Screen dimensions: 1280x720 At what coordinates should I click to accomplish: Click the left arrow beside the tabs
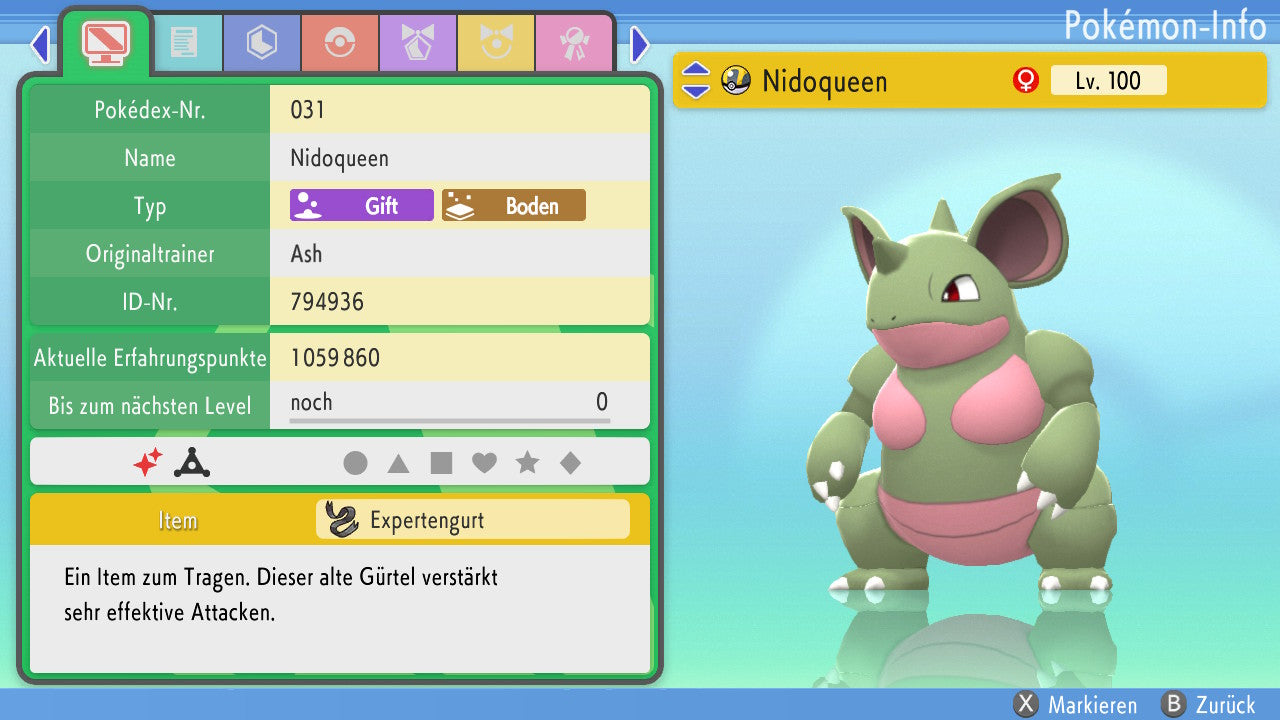(x=40, y=44)
